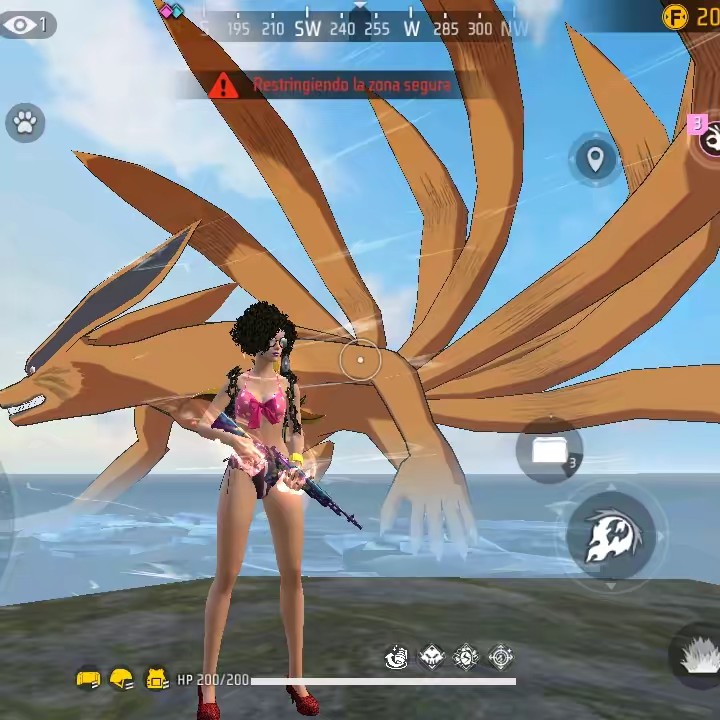Tap the map location pin button
The width and height of the screenshot is (720, 720).
coord(595,159)
